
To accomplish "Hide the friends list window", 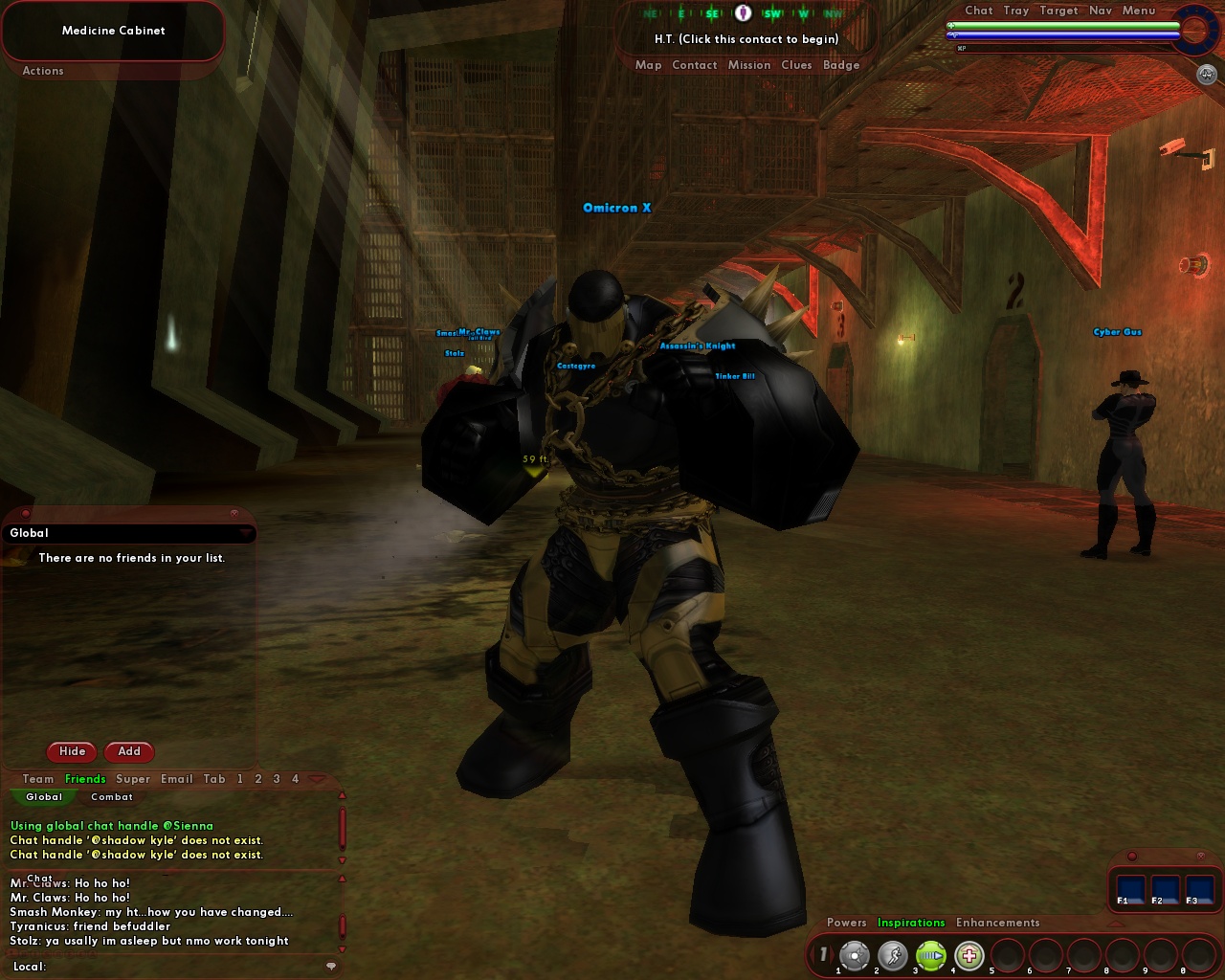I will click(71, 752).
